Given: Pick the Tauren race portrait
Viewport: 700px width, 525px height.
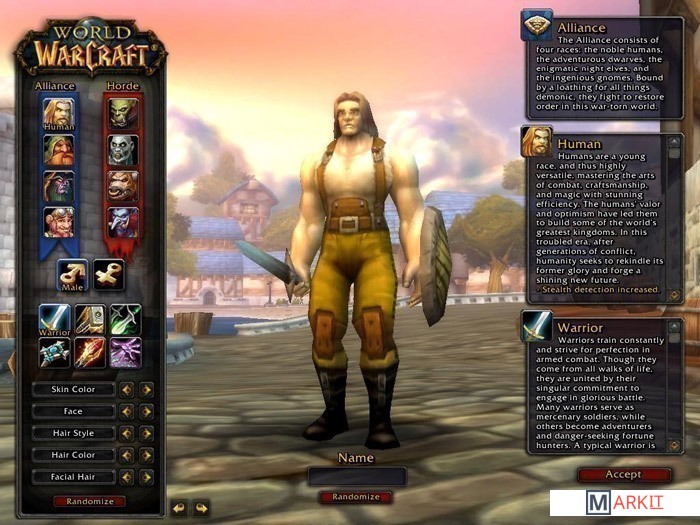Looking at the screenshot, I should 123,186.
